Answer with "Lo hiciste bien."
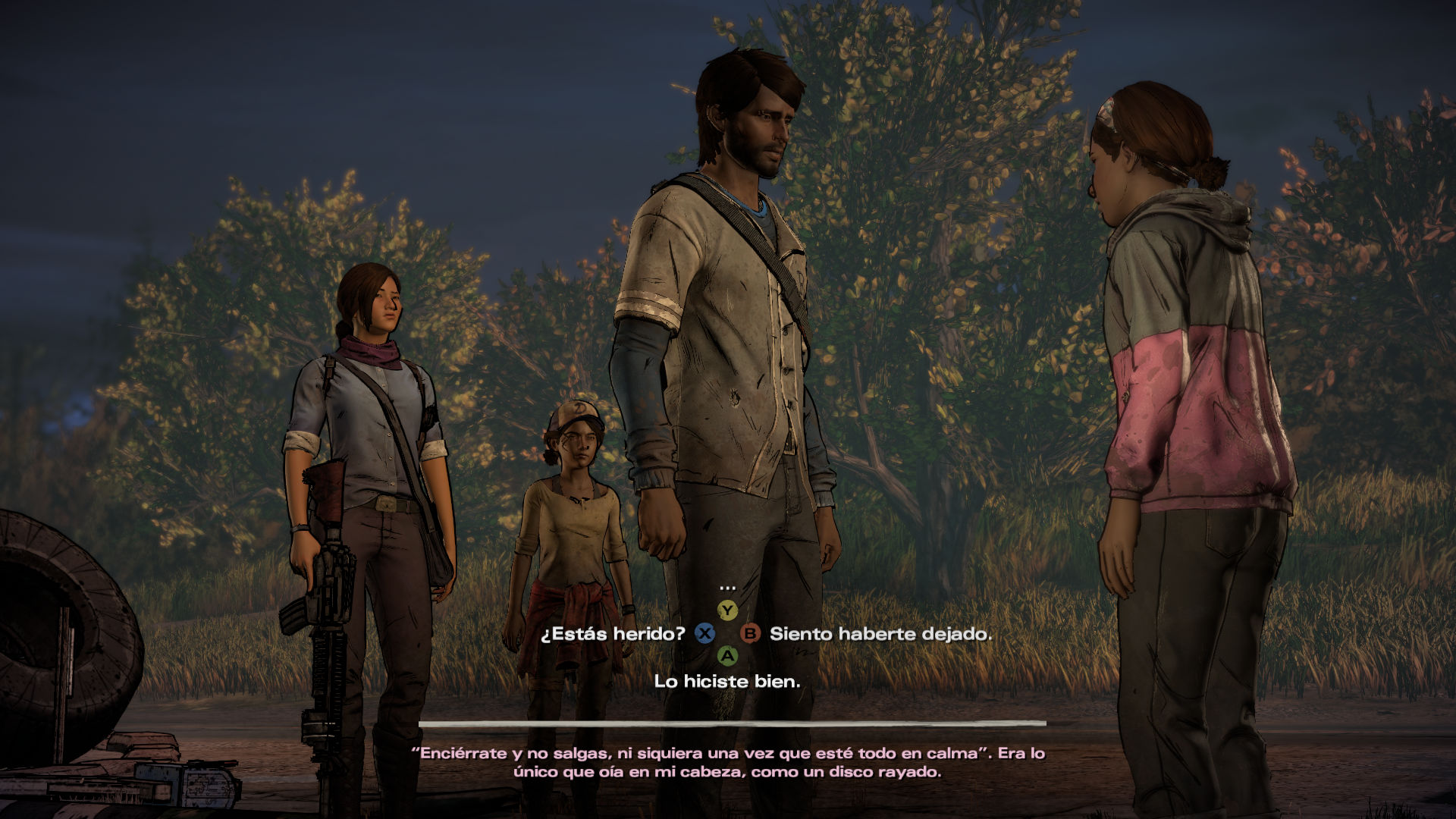The width and height of the screenshot is (1456, 819). 726,681
